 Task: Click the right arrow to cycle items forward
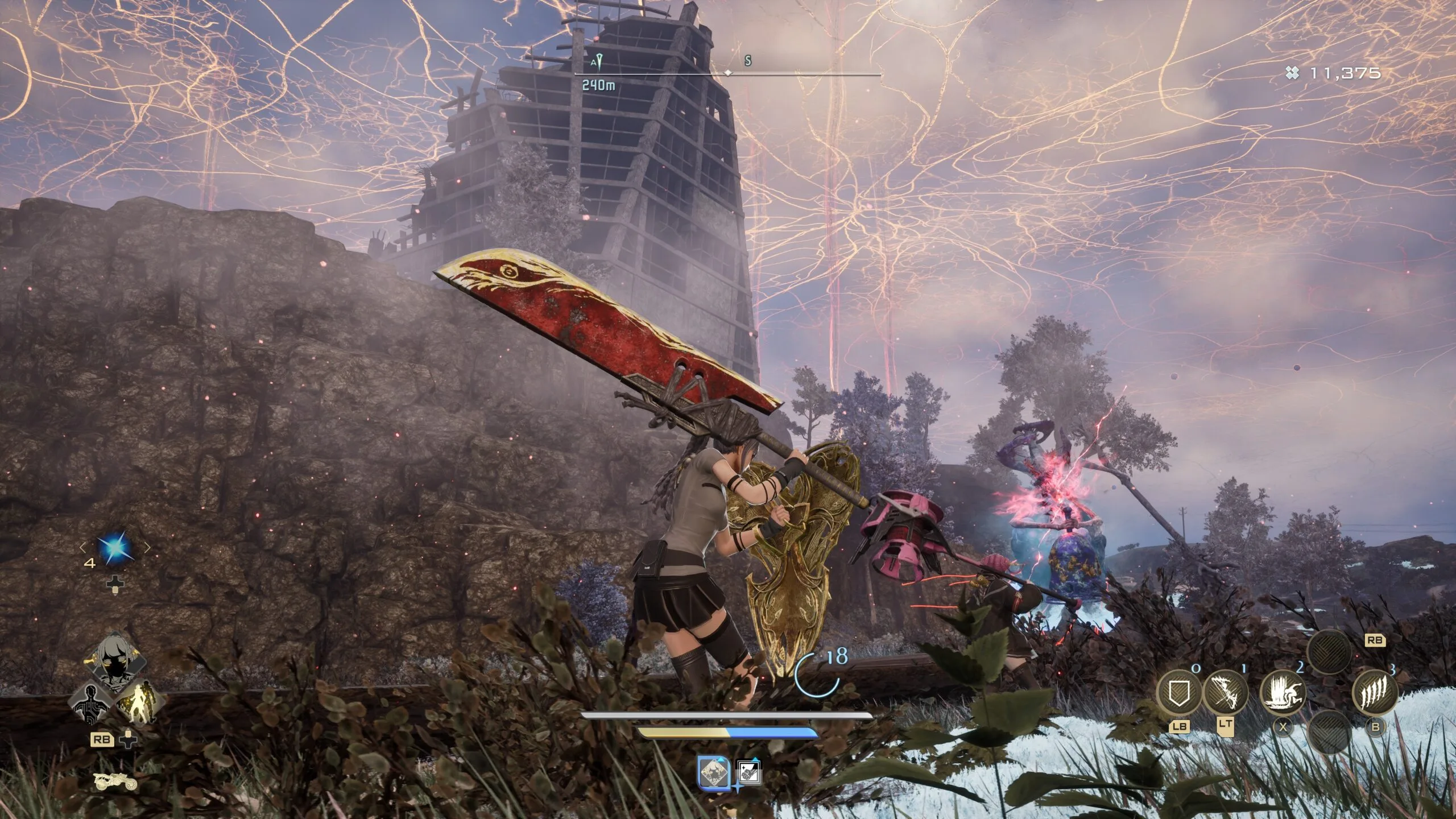[x=149, y=548]
